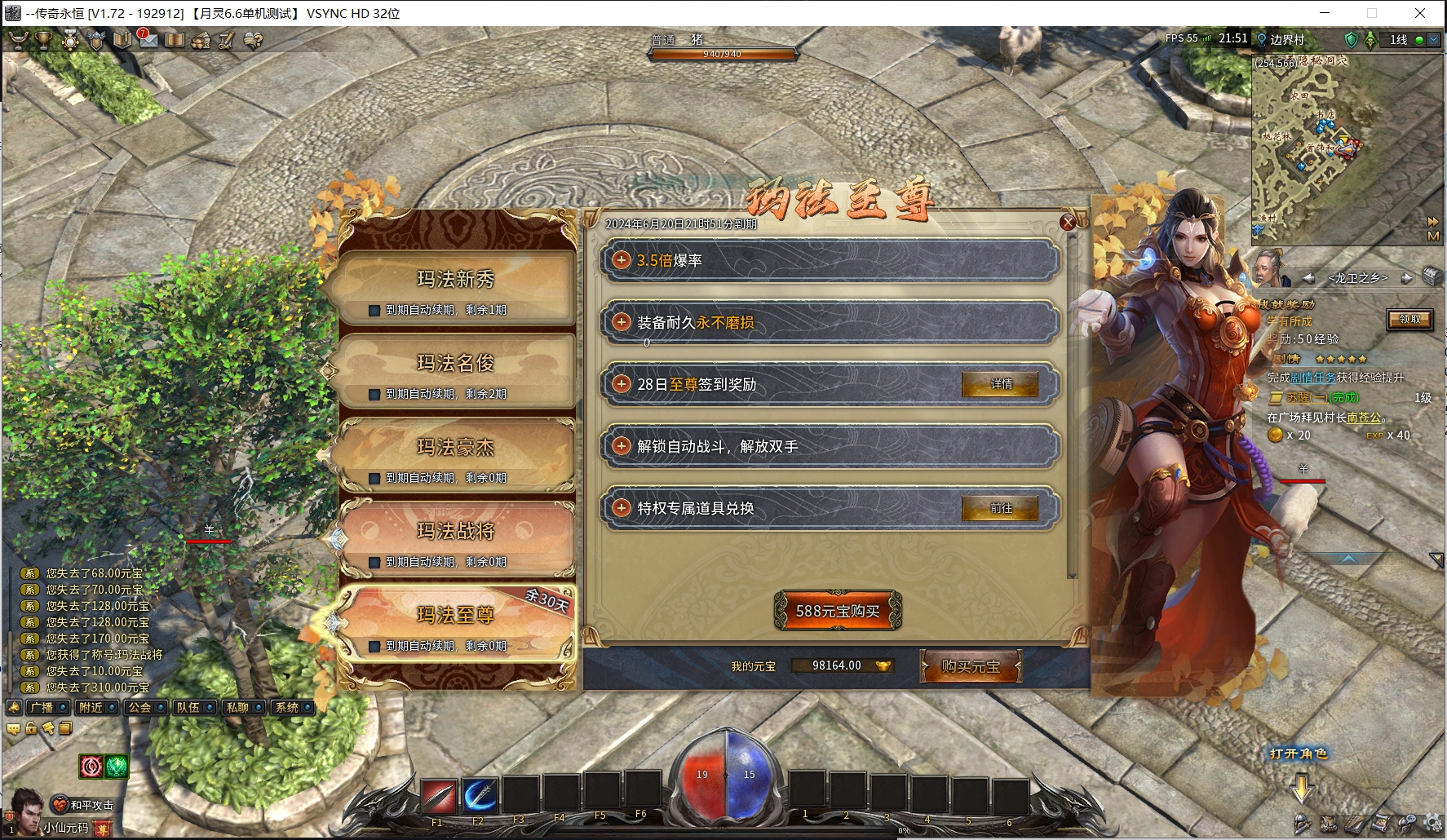Viewport: 1447px width, 840px height.
Task: Click 前往 for 特权专属道具兑换
Action: tap(1000, 508)
